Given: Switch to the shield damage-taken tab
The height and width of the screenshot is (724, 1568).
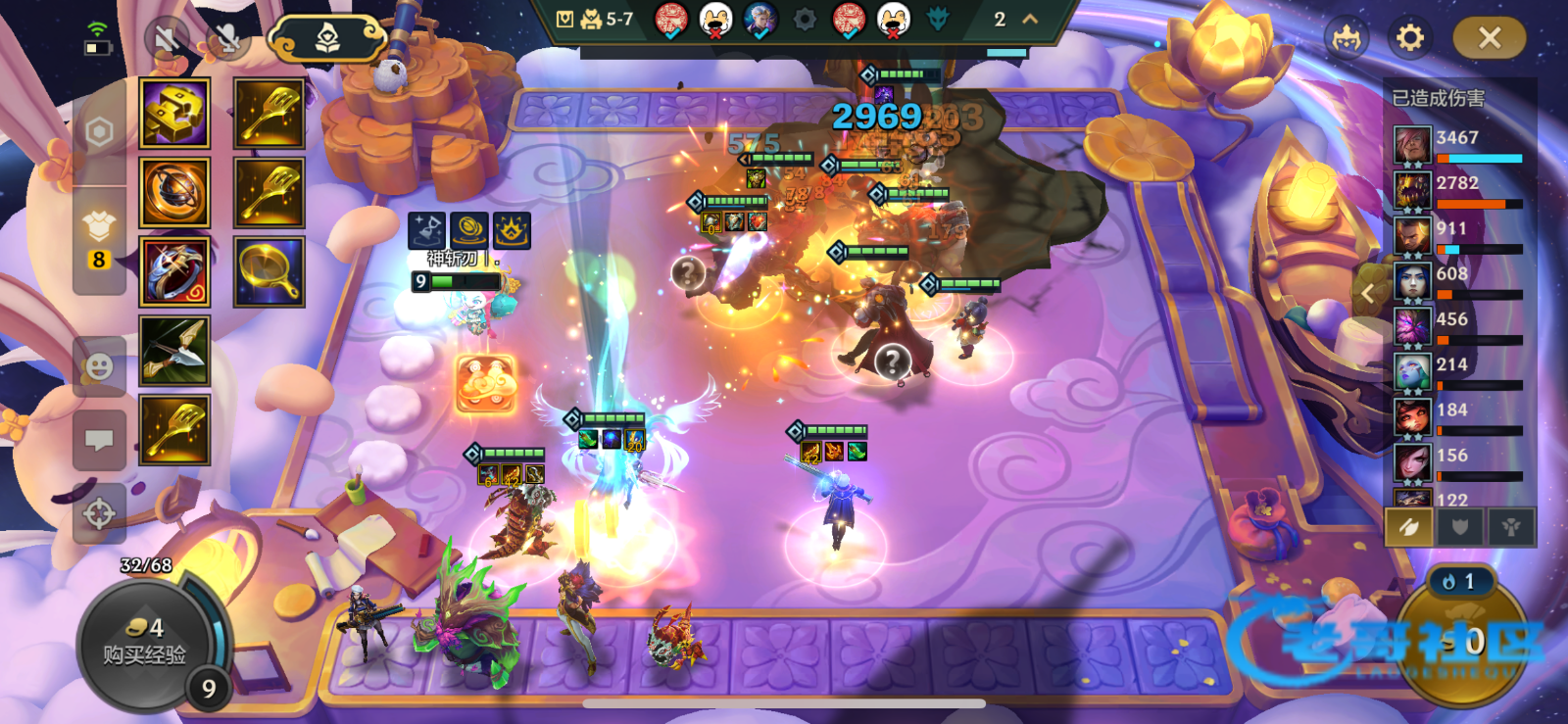Looking at the screenshot, I should click(1460, 527).
